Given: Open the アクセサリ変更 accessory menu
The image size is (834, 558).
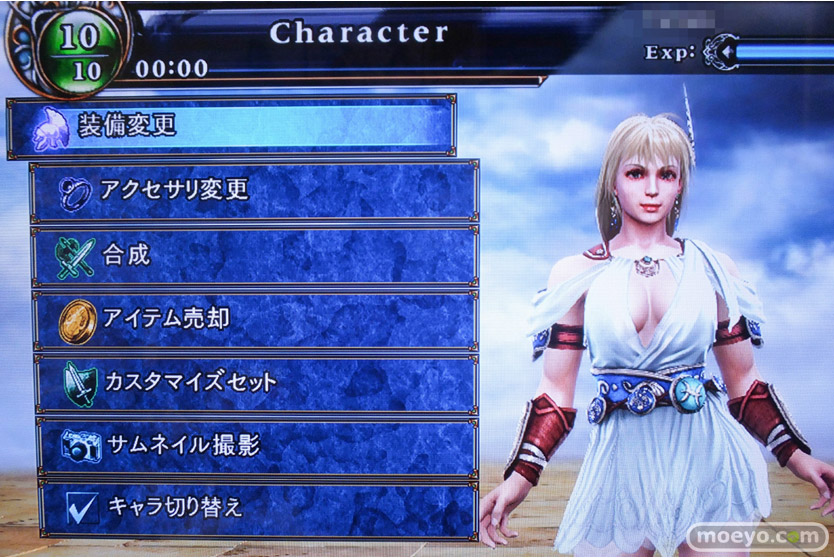Looking at the screenshot, I should click(254, 190).
